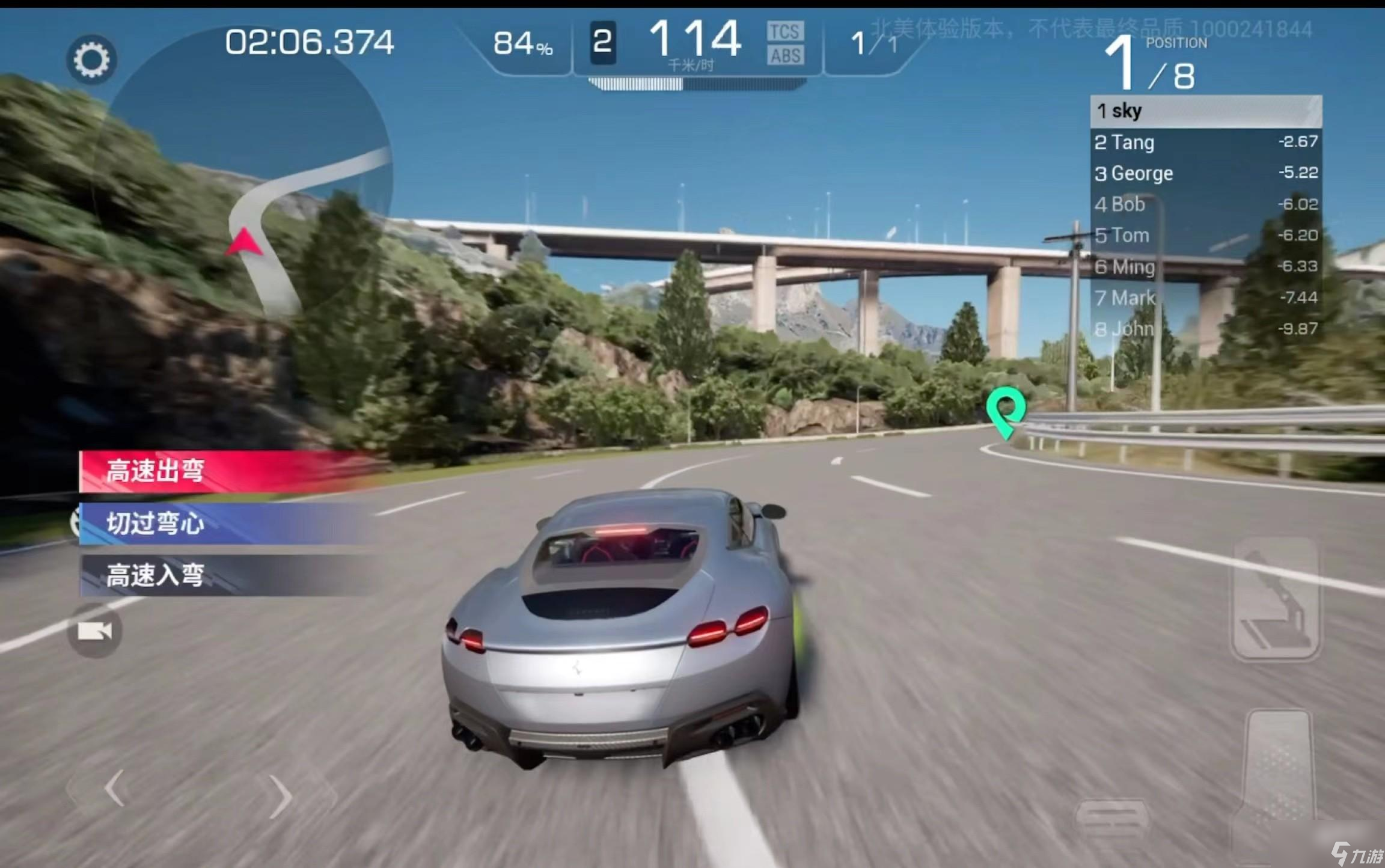Steer right with the right arrow
The width and height of the screenshot is (1385, 868).
pos(280,796)
